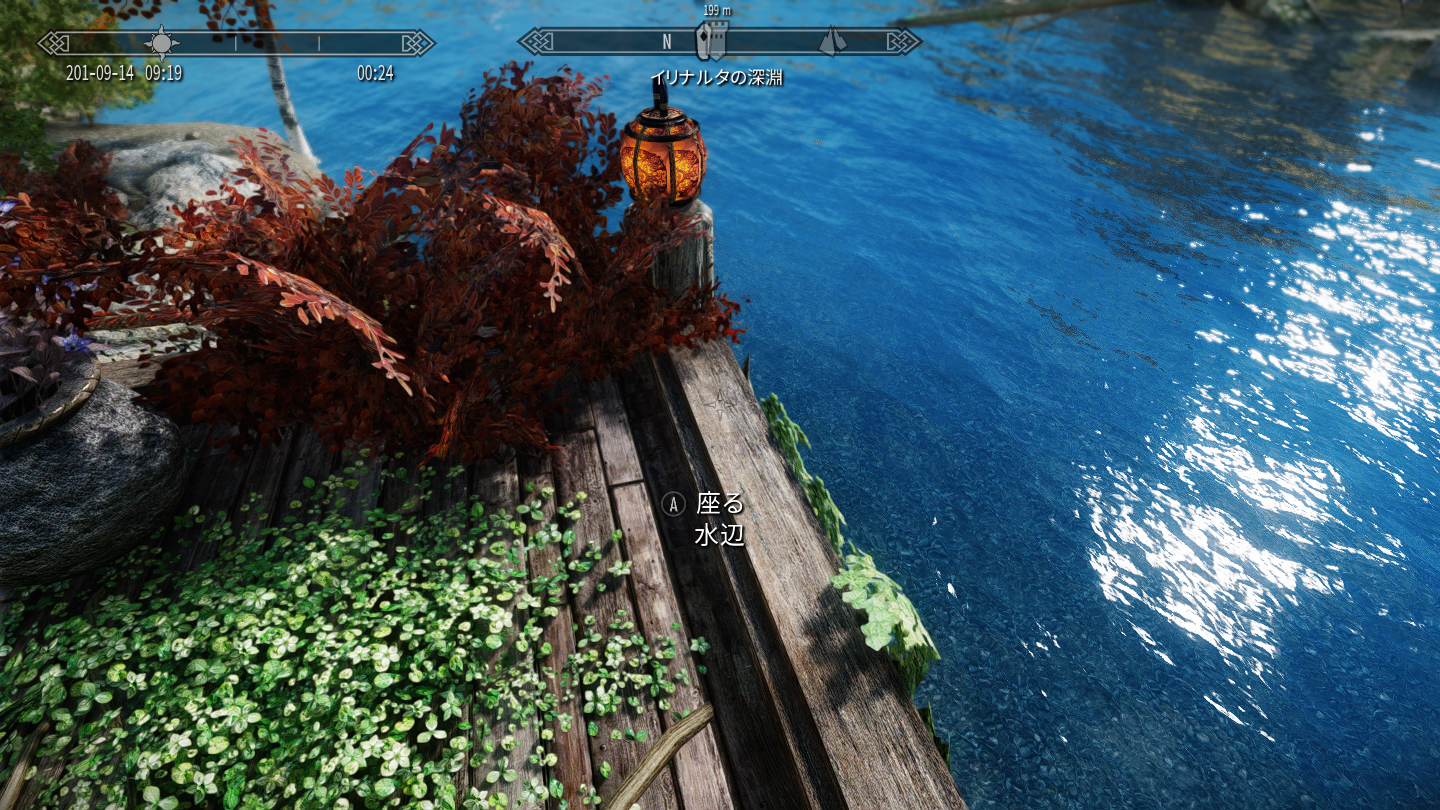The height and width of the screenshot is (810, 1440).
Task: Click the fort tower marker on the compass
Action: point(711,41)
